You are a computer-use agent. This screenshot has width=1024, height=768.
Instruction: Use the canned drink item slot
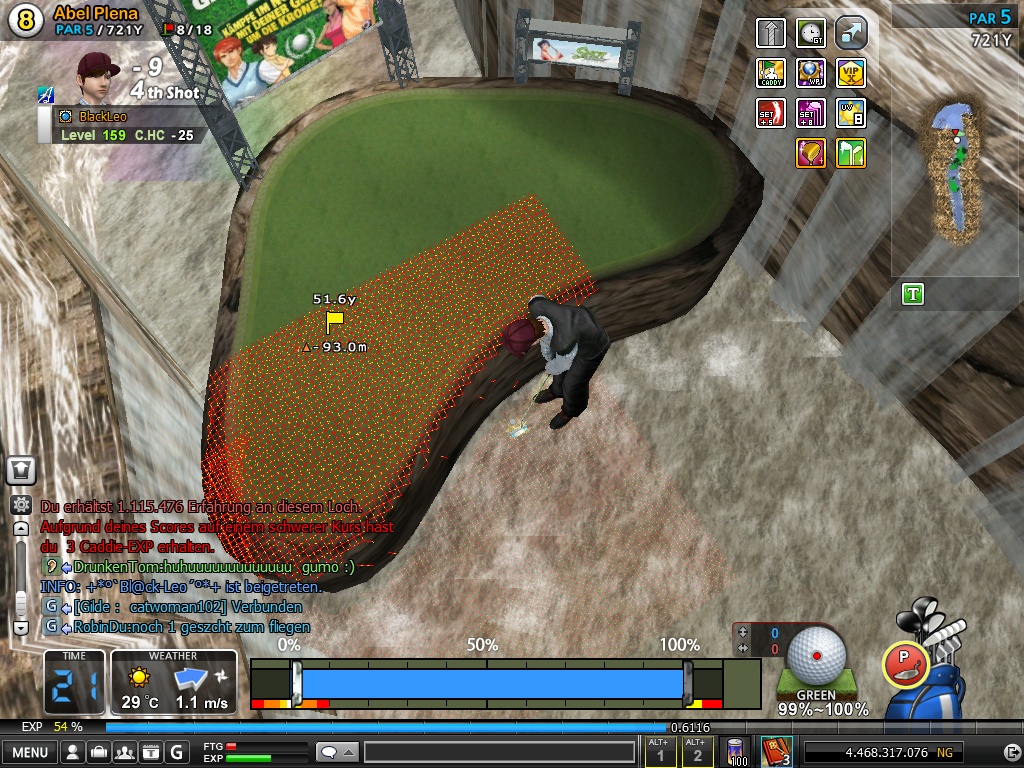coord(738,752)
